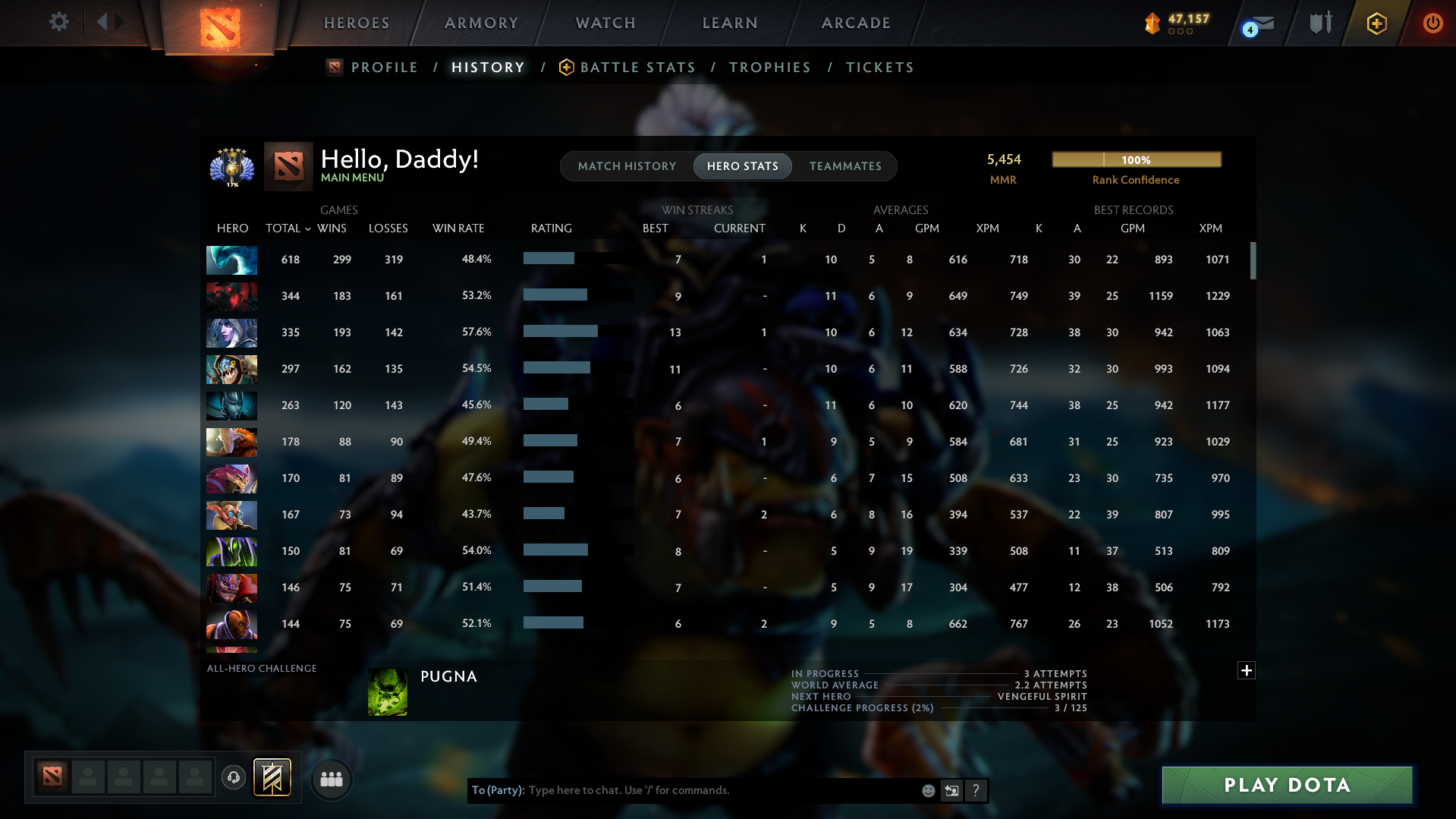Click the hero list scrollbar
The image size is (1456, 819).
[1254, 260]
